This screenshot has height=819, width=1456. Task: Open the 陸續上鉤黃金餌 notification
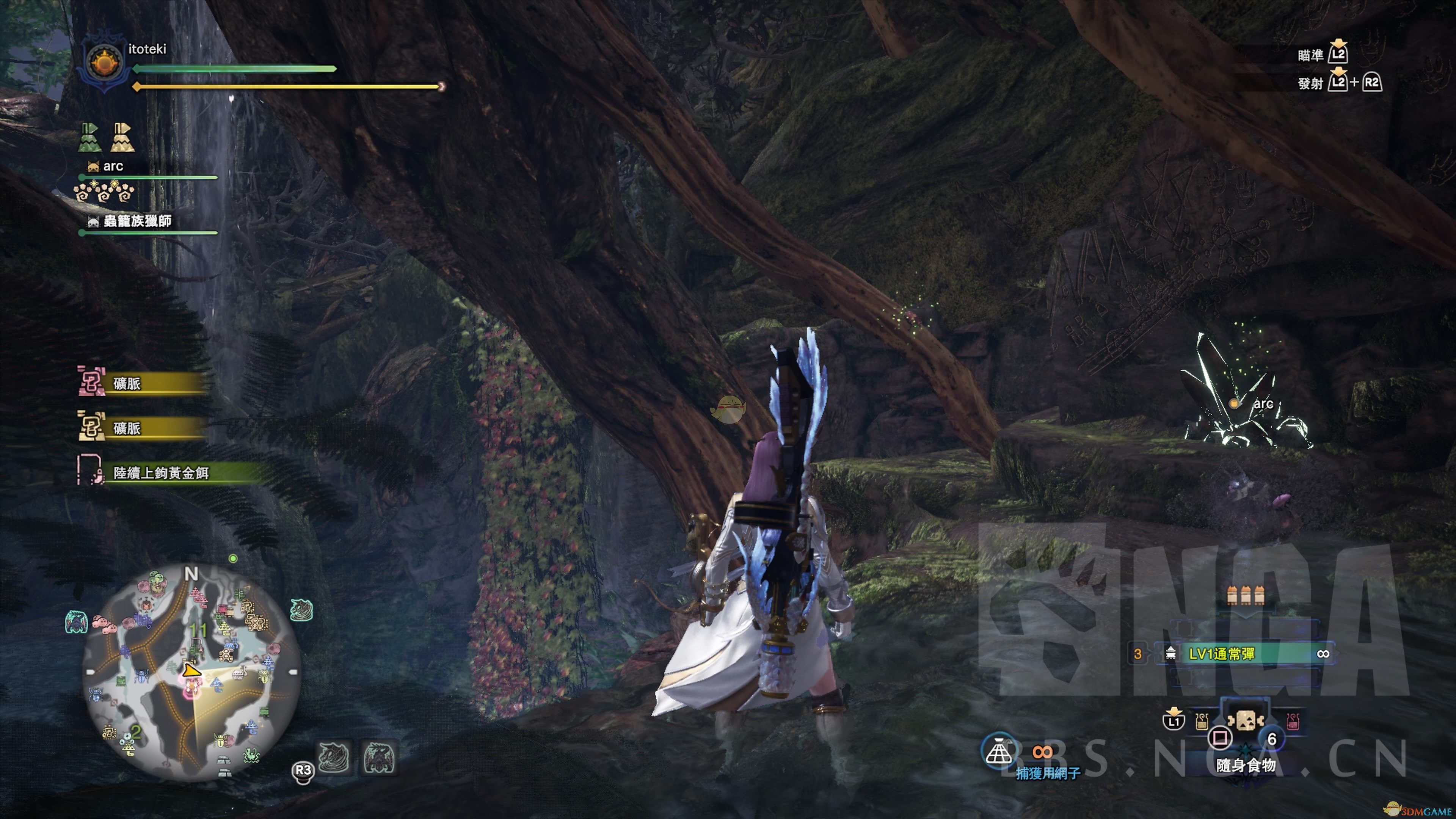(161, 472)
